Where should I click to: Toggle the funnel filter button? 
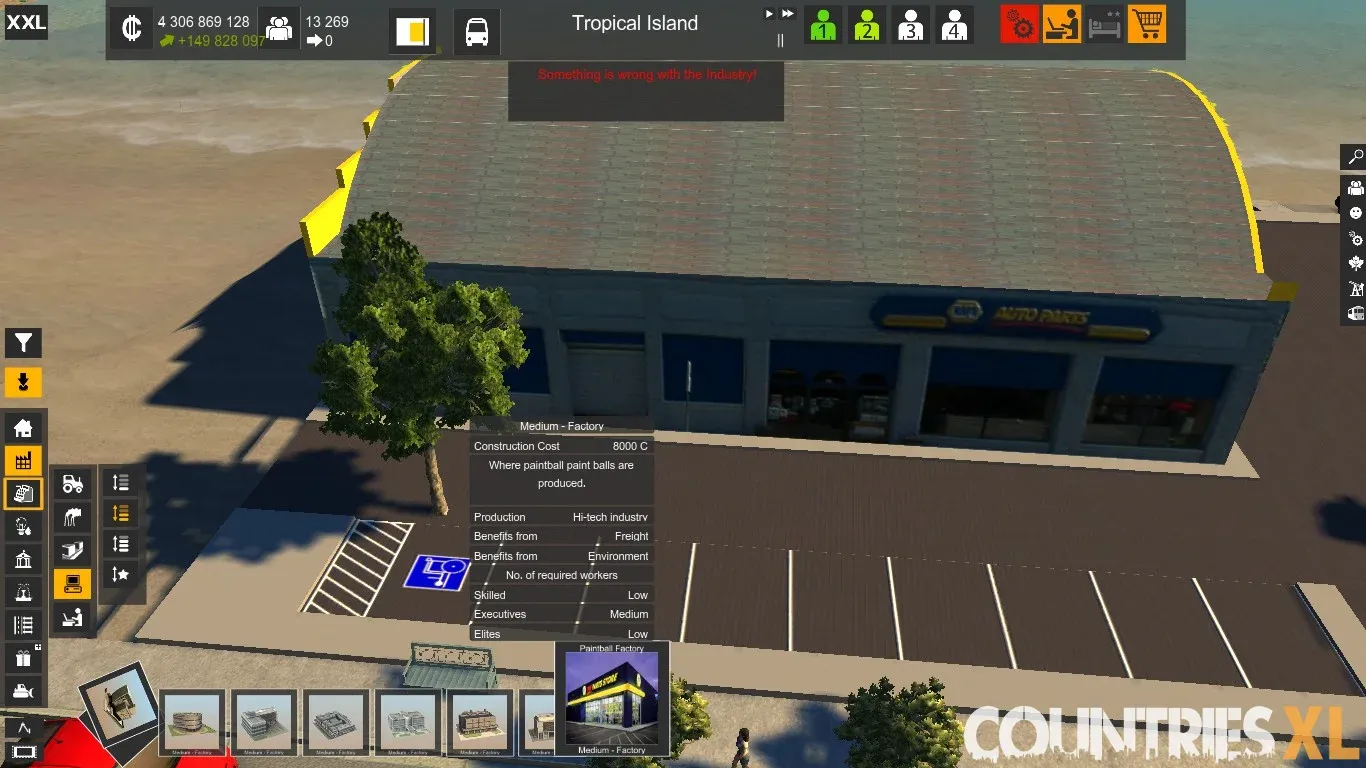23,343
